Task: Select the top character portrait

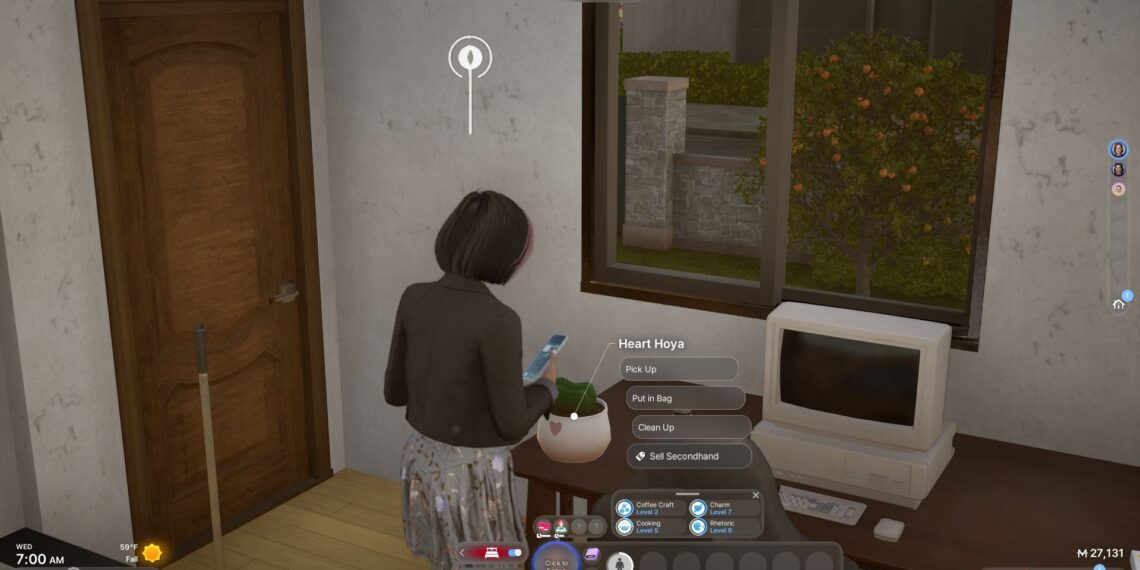Action: pyautogui.click(x=1118, y=149)
